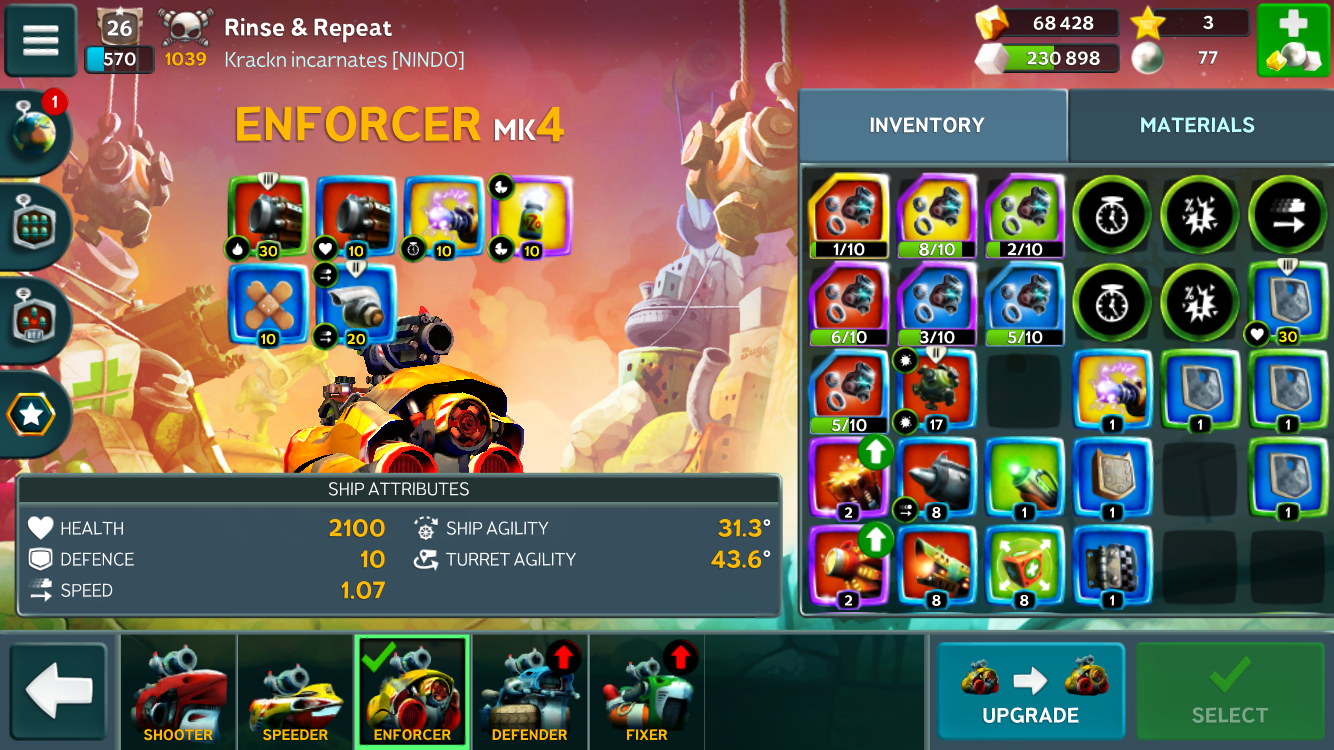
Task: Switch to the Fixer ship
Action: pos(646,692)
